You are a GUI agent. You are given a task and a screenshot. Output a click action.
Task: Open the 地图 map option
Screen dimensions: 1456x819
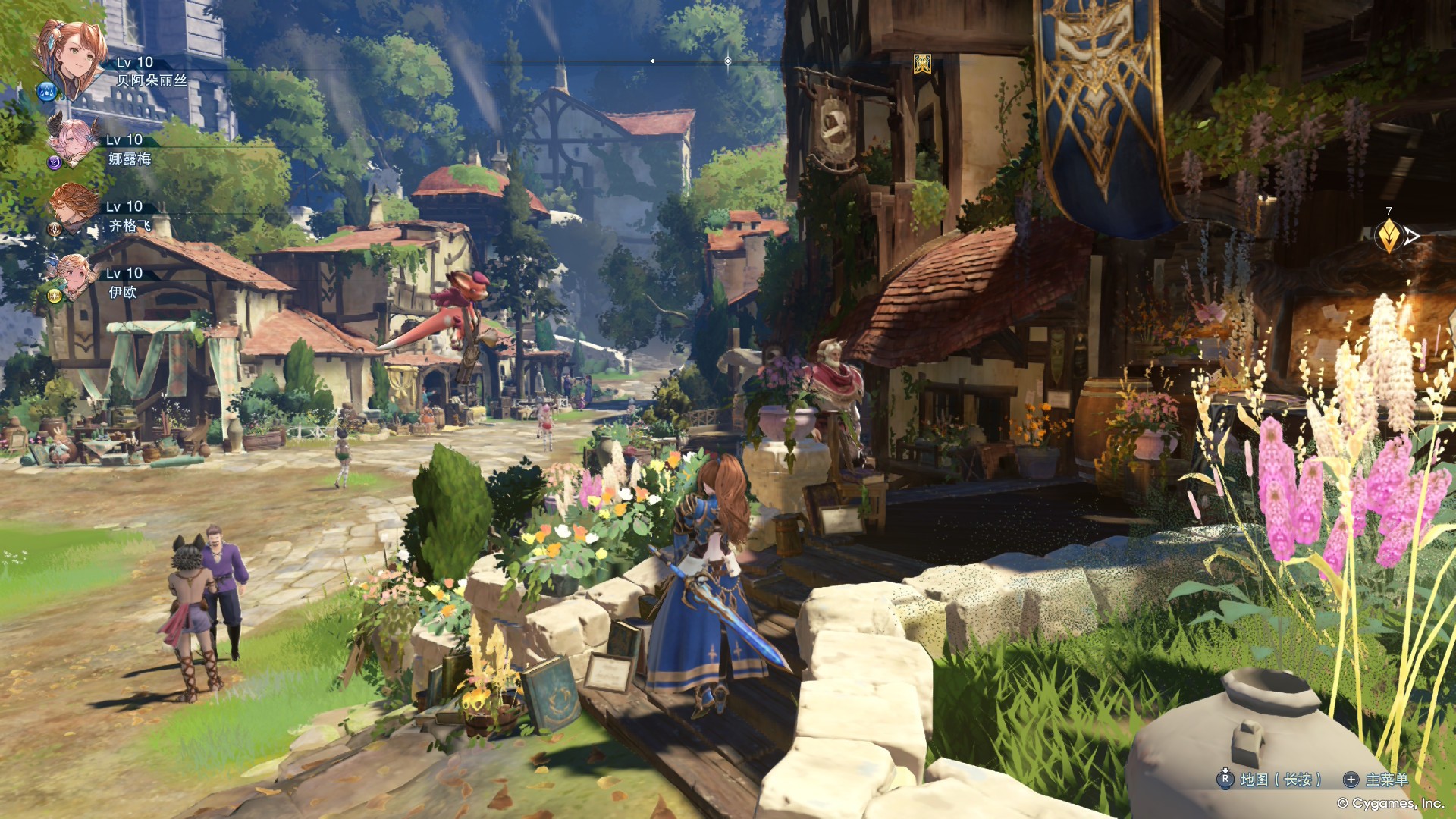click(1271, 780)
